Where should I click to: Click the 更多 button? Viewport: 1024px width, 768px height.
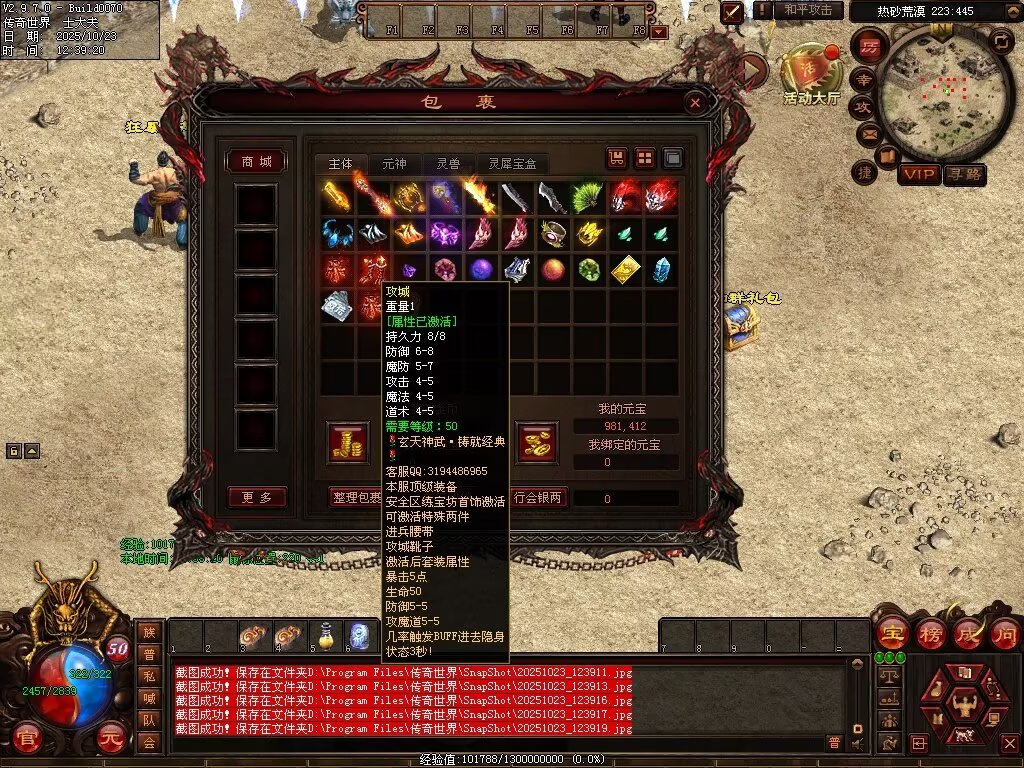(x=256, y=497)
